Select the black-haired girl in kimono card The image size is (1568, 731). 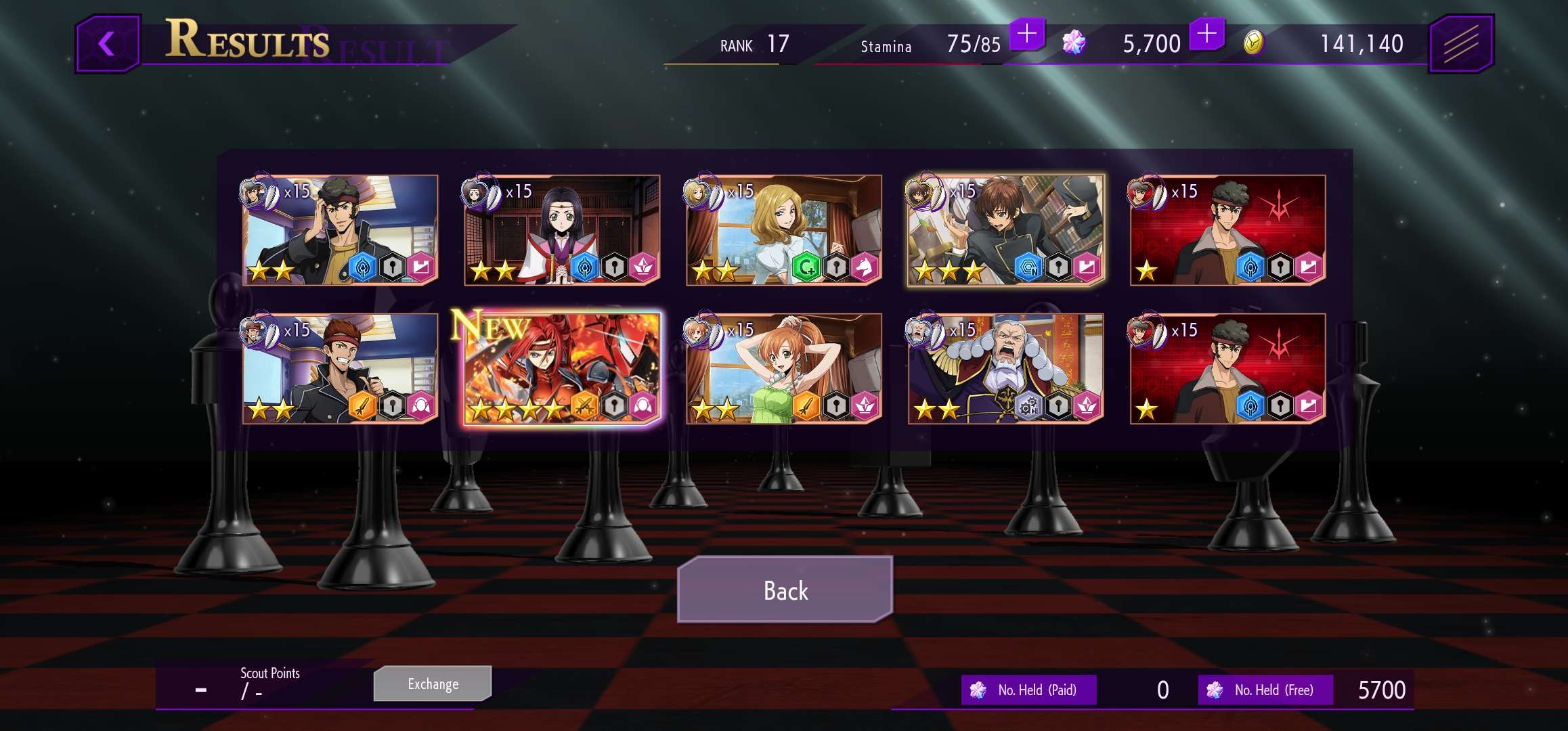coord(562,230)
